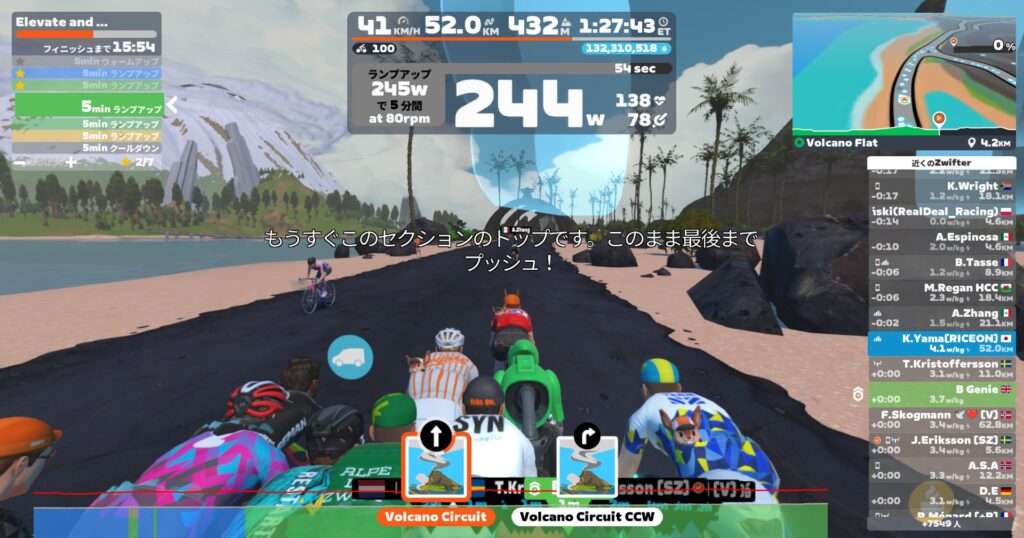Select A.S.A in the nearby riders list
The width and height of the screenshot is (1024, 538).
[x=942, y=471]
